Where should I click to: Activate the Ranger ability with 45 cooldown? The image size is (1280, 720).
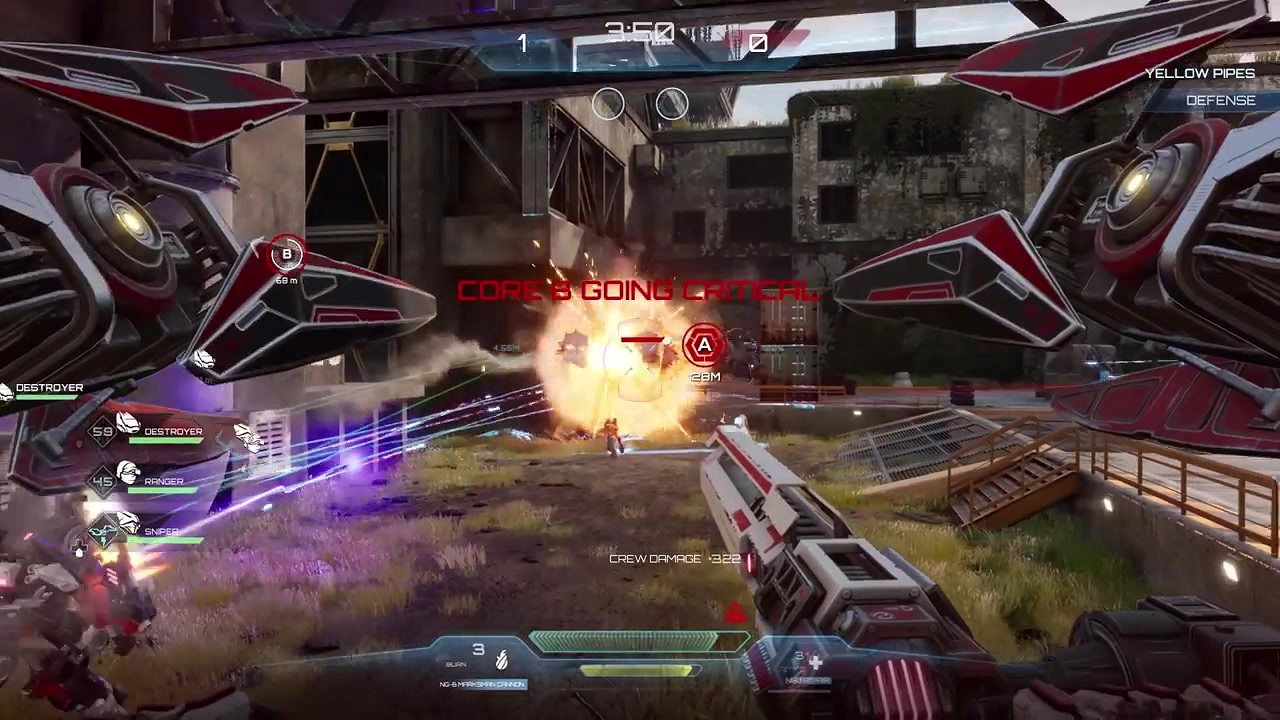point(103,481)
